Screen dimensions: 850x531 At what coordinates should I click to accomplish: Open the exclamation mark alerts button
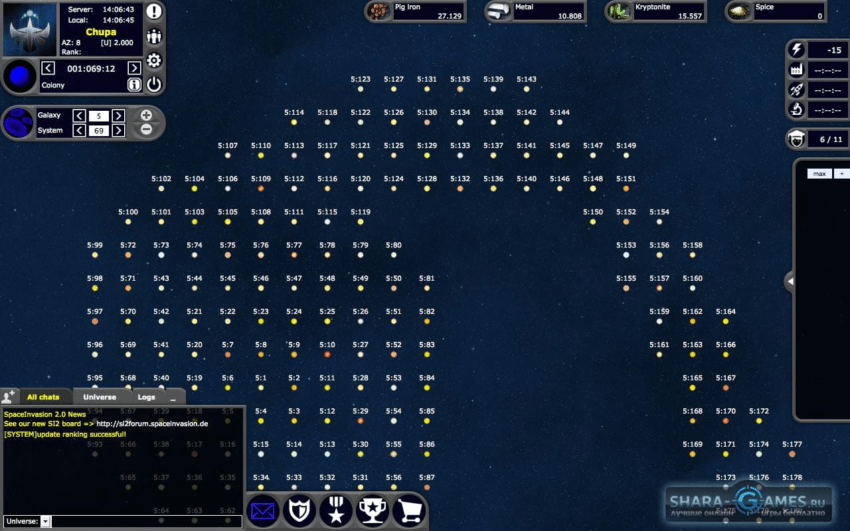(x=154, y=12)
